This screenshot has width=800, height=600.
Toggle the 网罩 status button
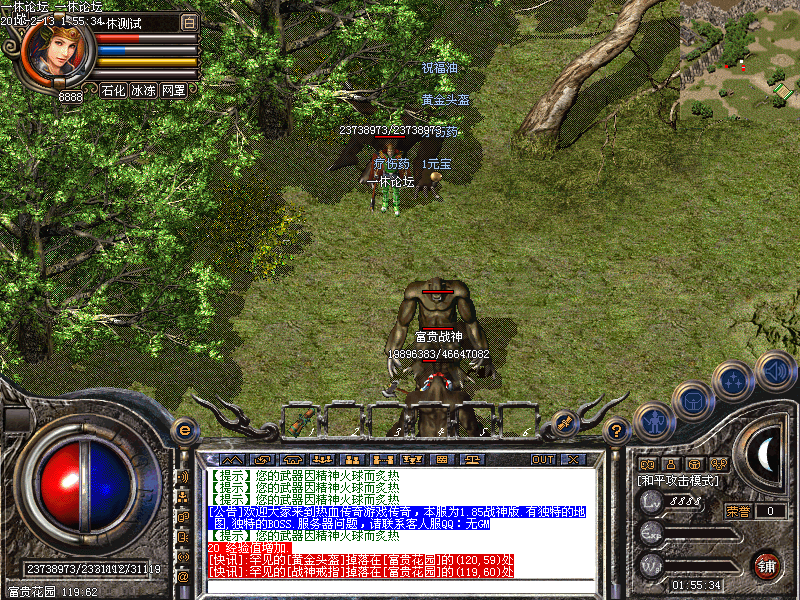click(x=173, y=90)
